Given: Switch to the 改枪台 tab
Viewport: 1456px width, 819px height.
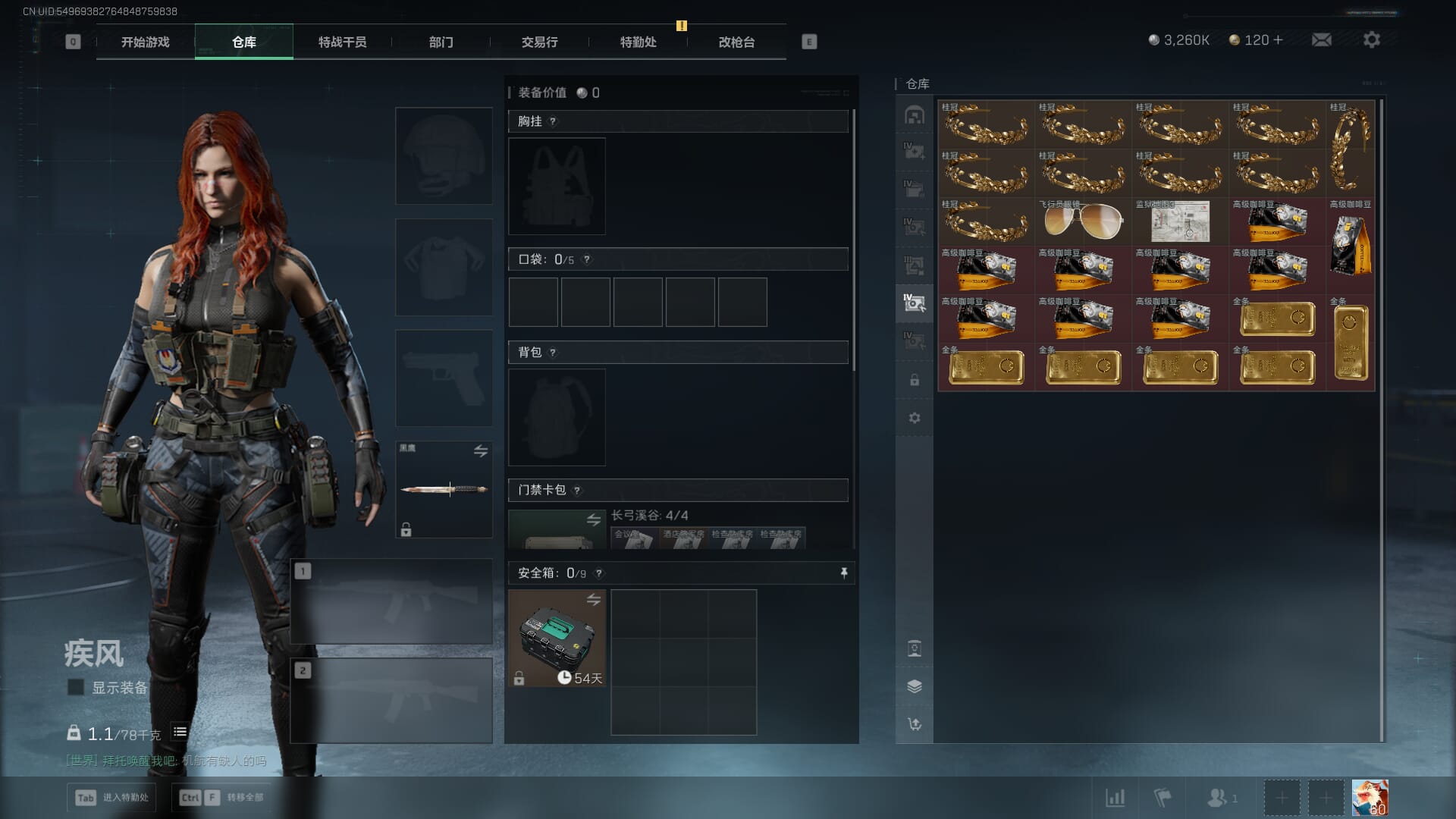Looking at the screenshot, I should (736, 42).
